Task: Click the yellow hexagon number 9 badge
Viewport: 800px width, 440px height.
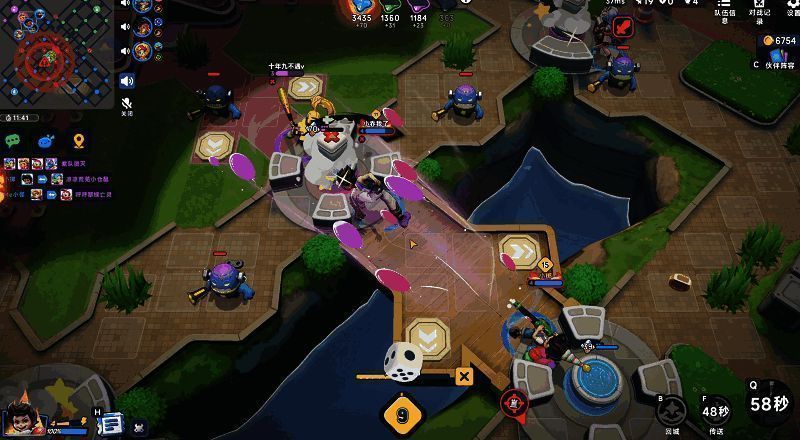Action: [x=402, y=414]
